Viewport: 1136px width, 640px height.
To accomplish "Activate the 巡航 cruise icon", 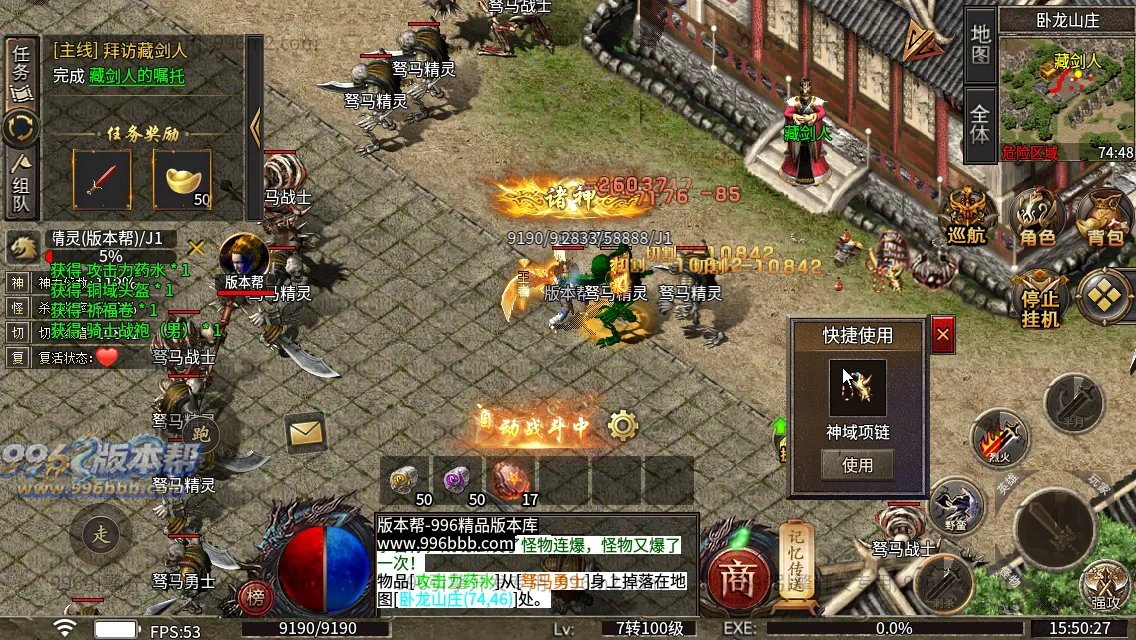I will click(x=968, y=215).
